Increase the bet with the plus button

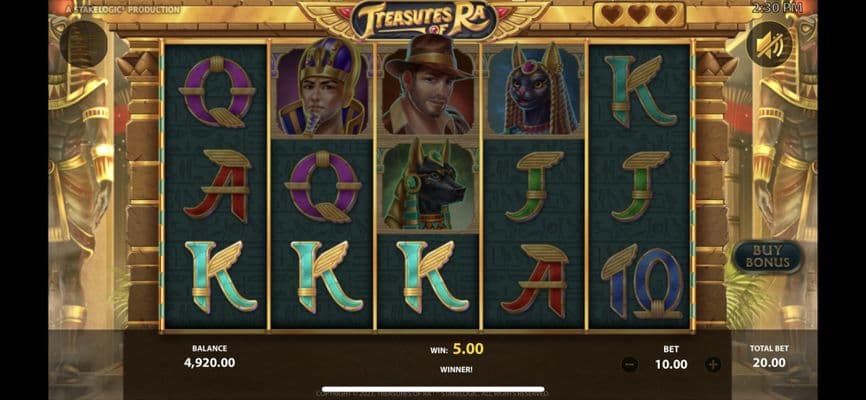(x=712, y=365)
